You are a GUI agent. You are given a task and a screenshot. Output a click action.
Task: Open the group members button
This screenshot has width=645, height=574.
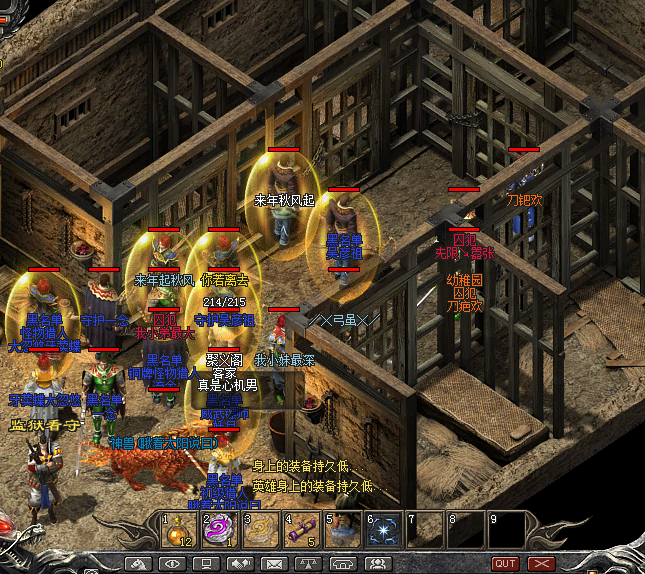pos(376,564)
